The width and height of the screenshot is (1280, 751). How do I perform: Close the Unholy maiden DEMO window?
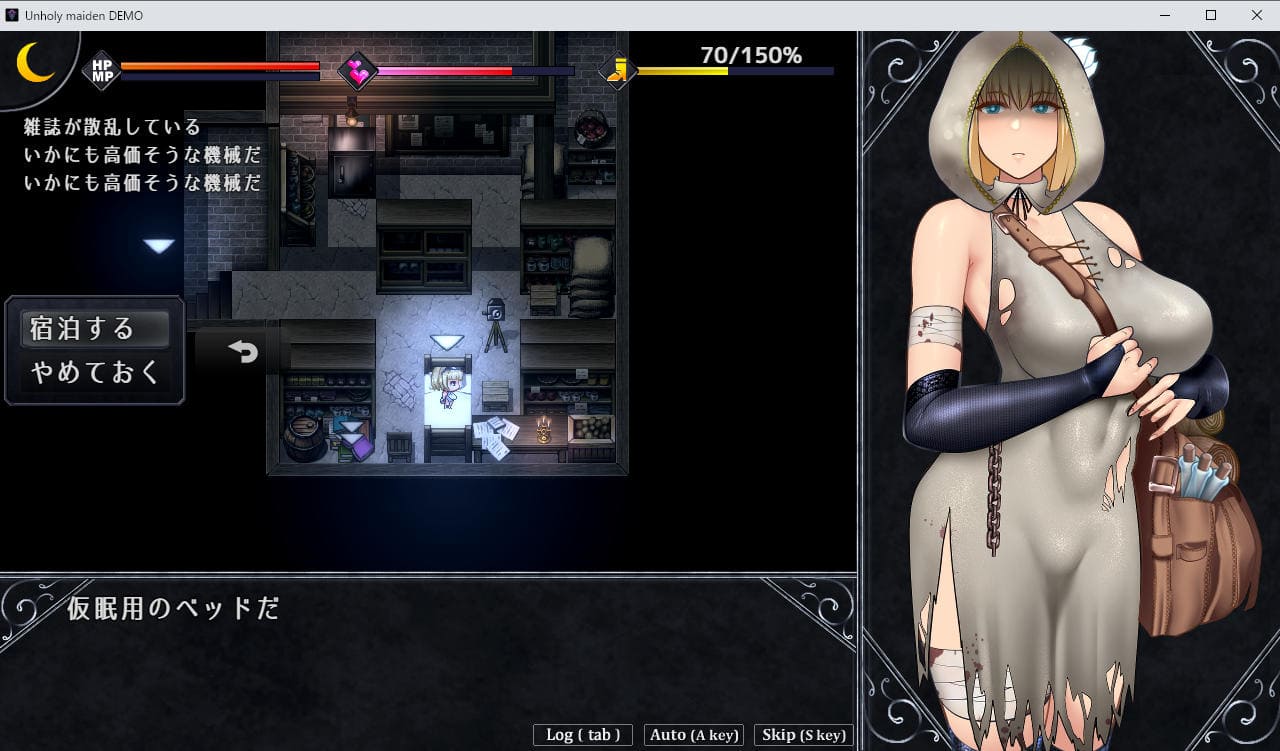pos(1257,15)
